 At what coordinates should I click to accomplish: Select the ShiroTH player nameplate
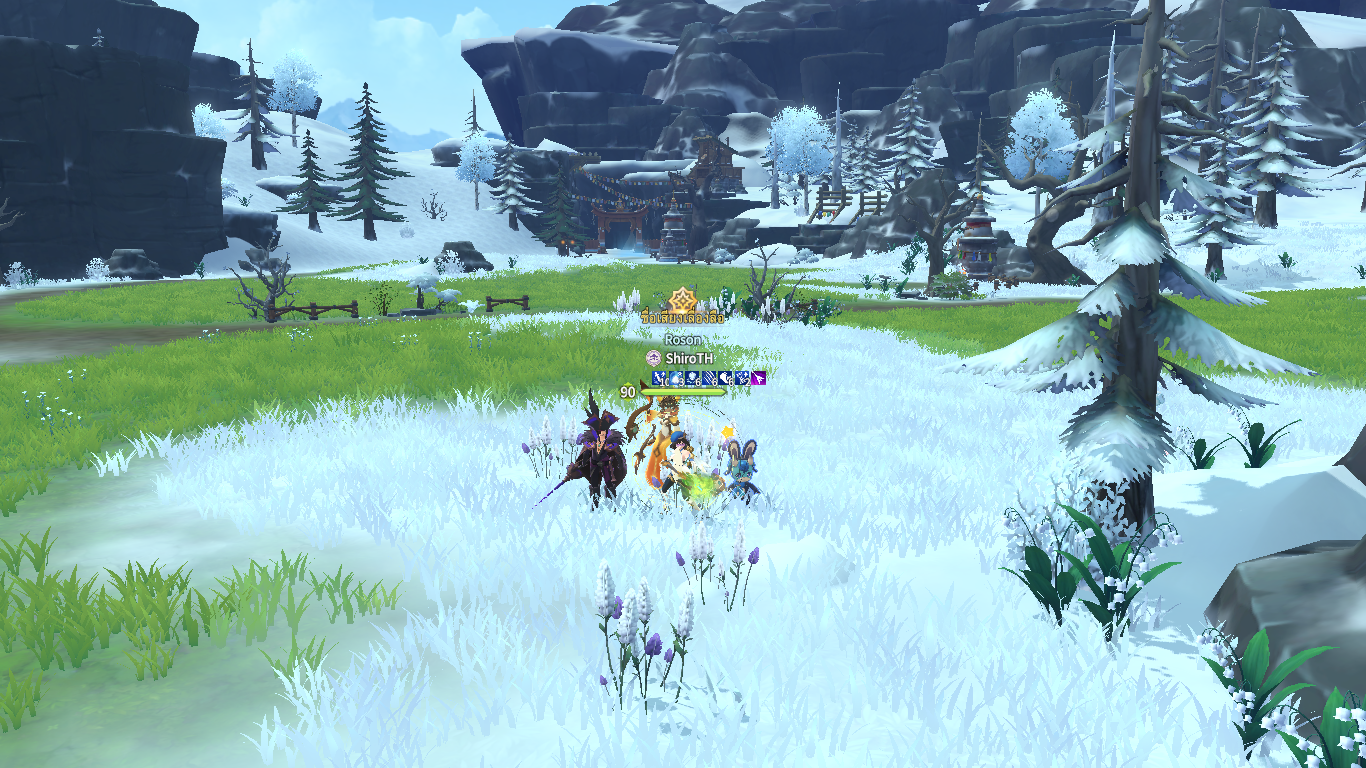(x=691, y=358)
